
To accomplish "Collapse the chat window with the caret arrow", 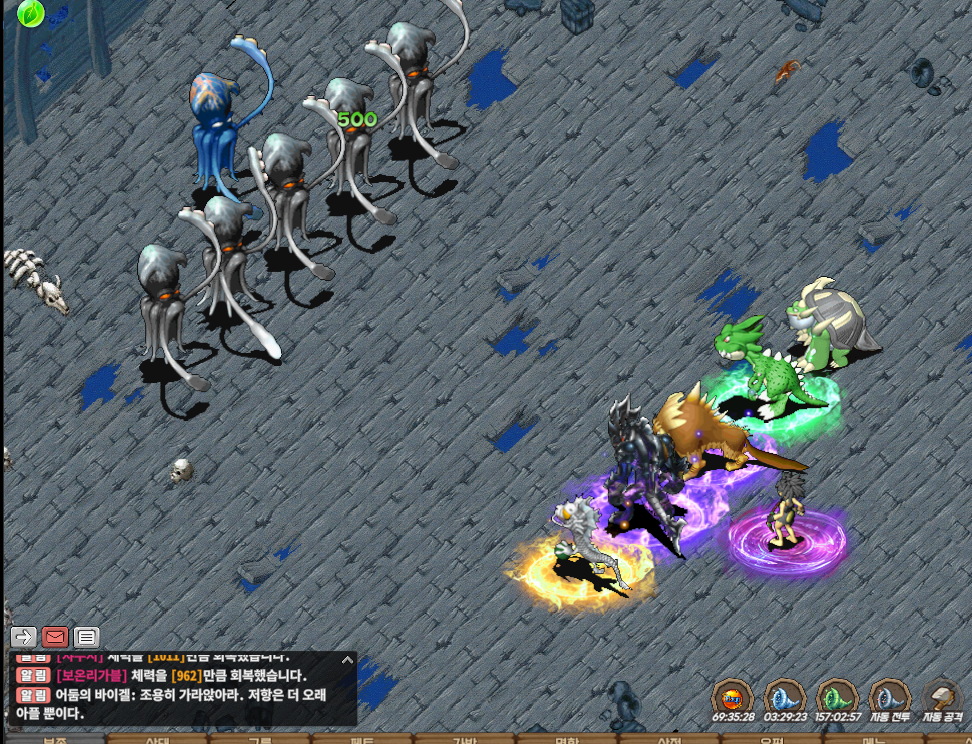I will pyautogui.click(x=347, y=660).
